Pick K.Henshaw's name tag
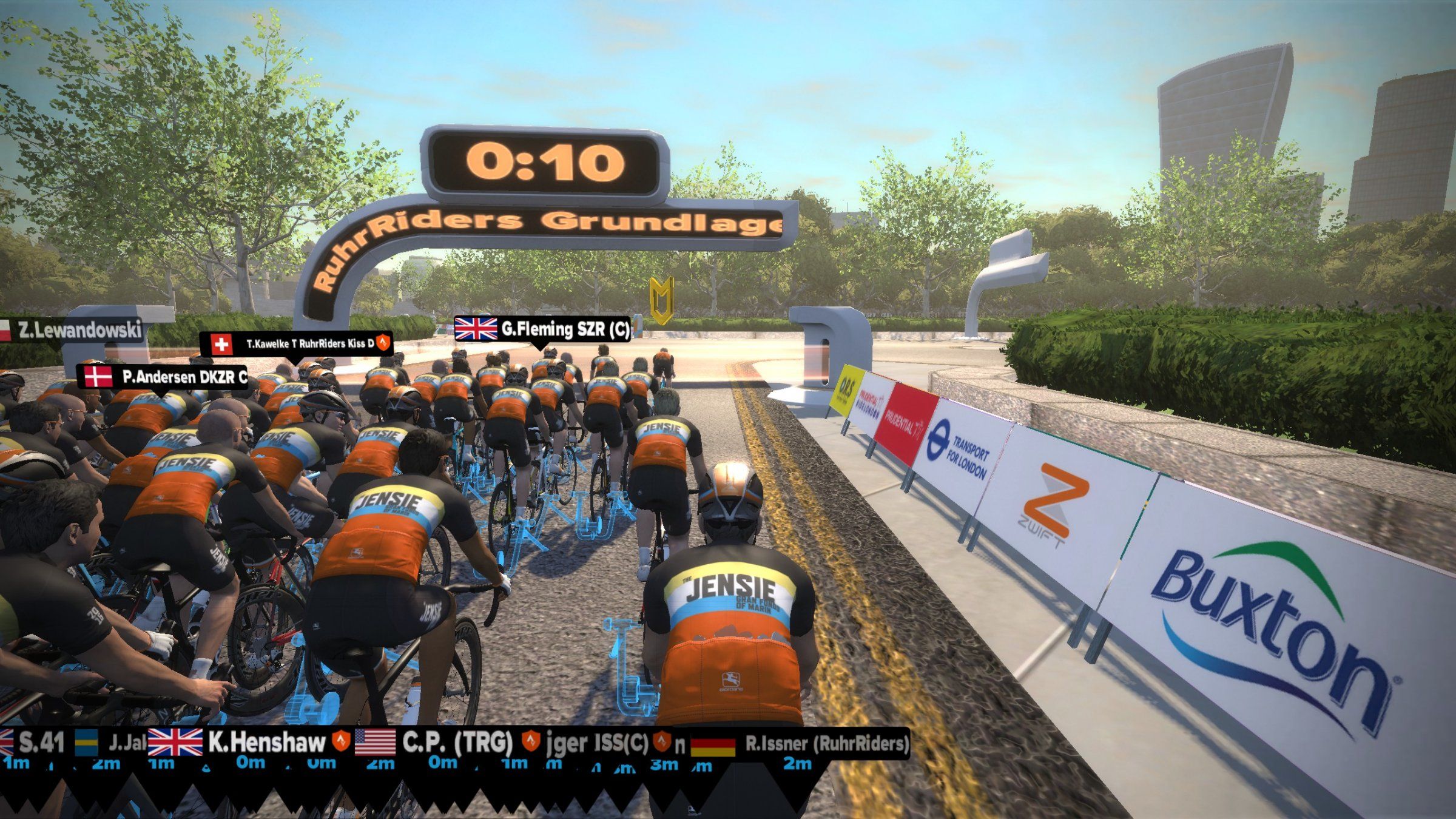Screen dimensions: 1456x819 pos(249,742)
